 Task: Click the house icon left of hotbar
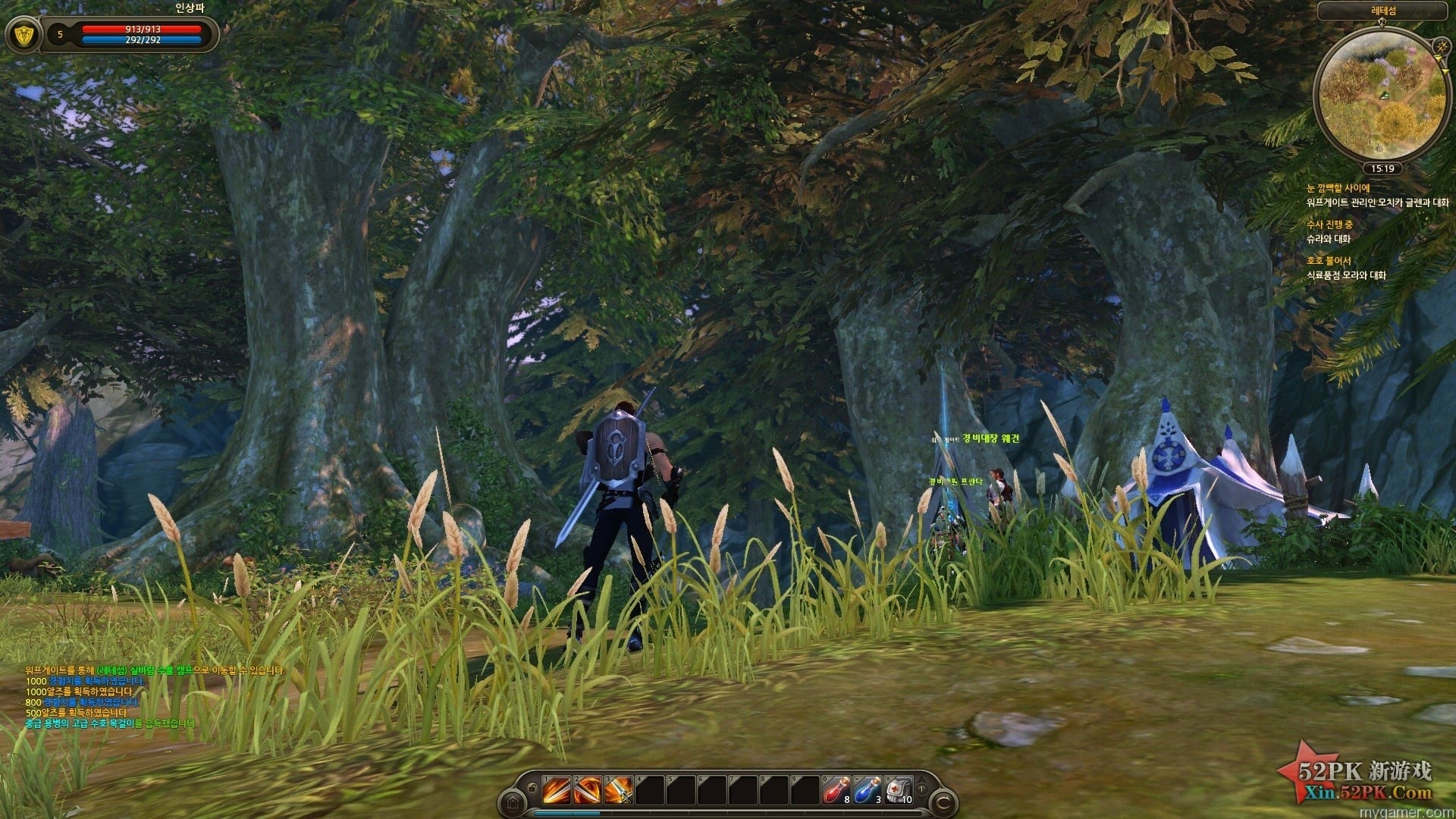pyautogui.click(x=513, y=801)
